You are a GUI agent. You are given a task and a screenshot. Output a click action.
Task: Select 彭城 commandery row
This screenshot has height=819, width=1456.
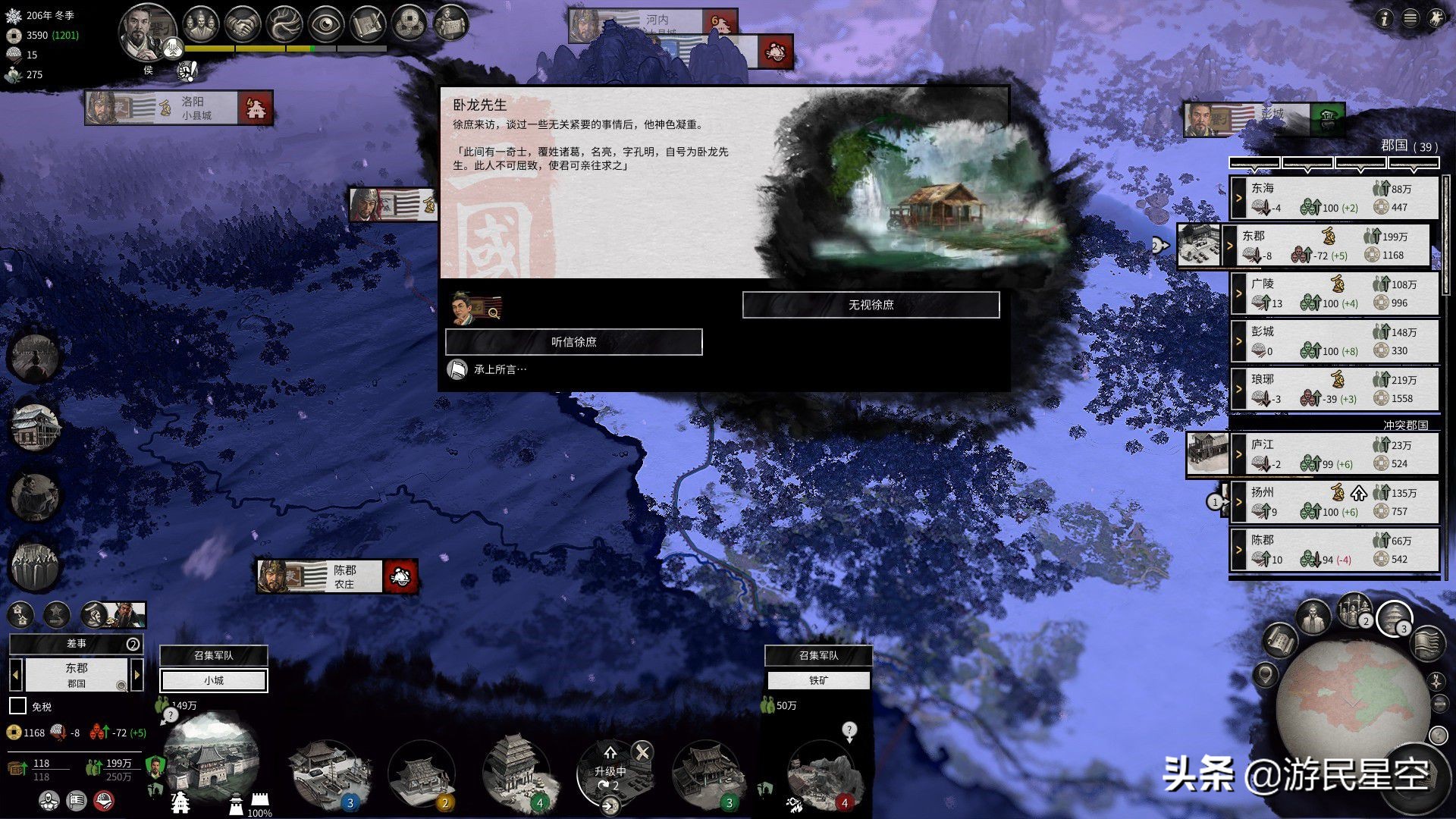(1335, 341)
